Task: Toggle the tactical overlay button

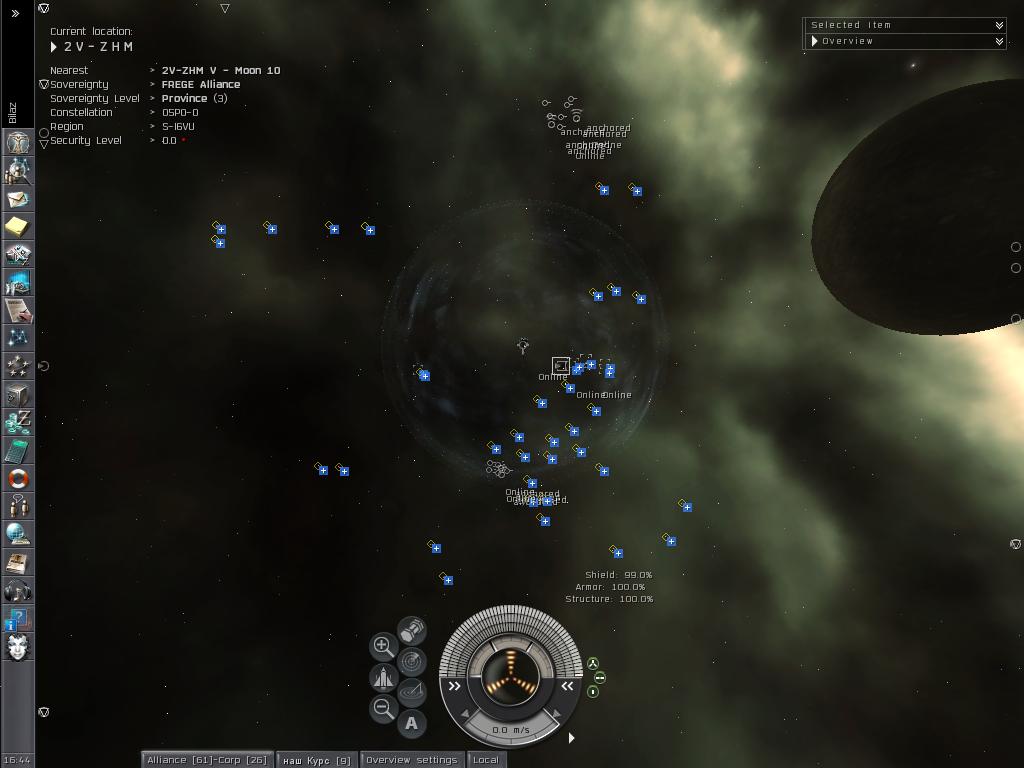Action: [411, 692]
